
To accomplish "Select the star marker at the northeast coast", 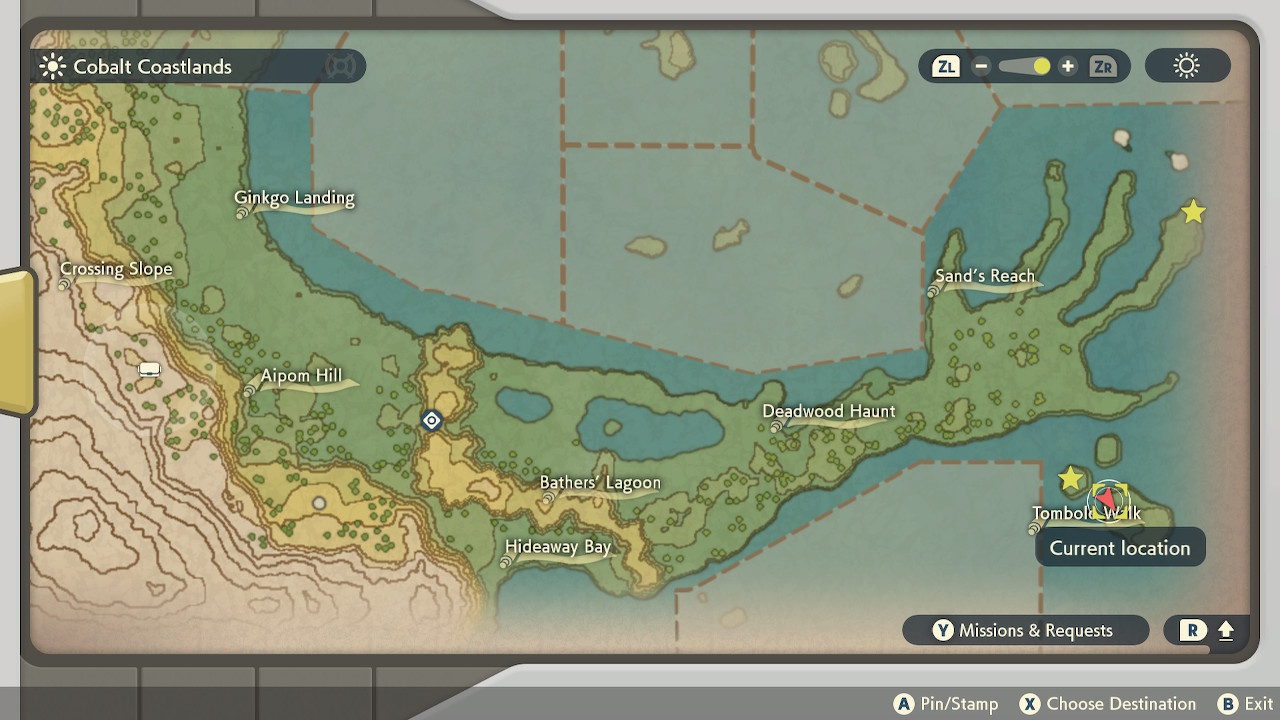I will point(1192,211).
